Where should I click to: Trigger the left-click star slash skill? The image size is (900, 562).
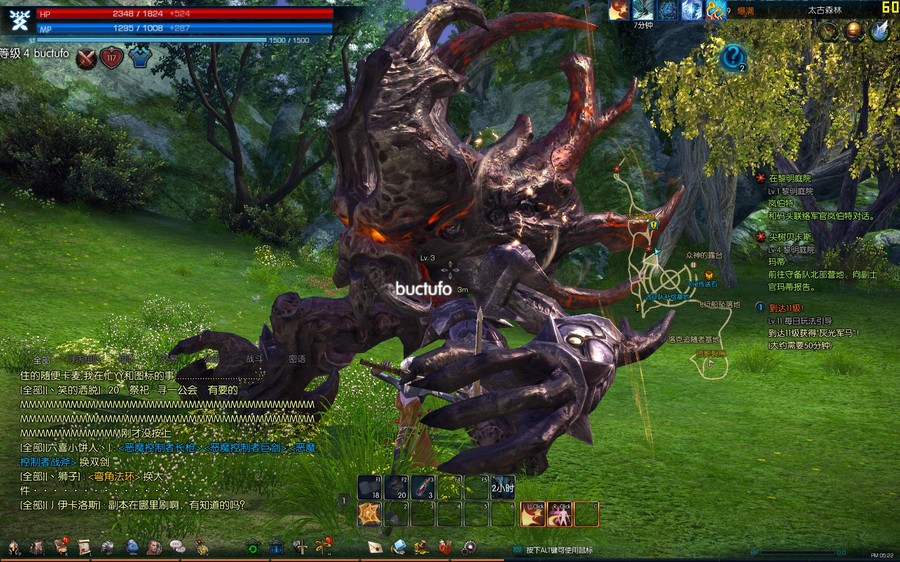coord(532,514)
